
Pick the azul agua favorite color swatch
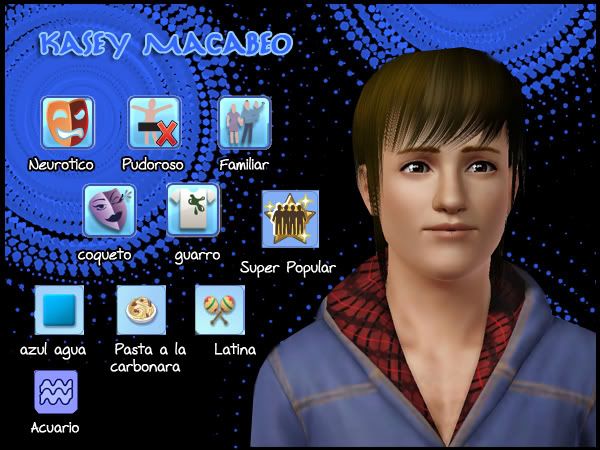click(59, 310)
